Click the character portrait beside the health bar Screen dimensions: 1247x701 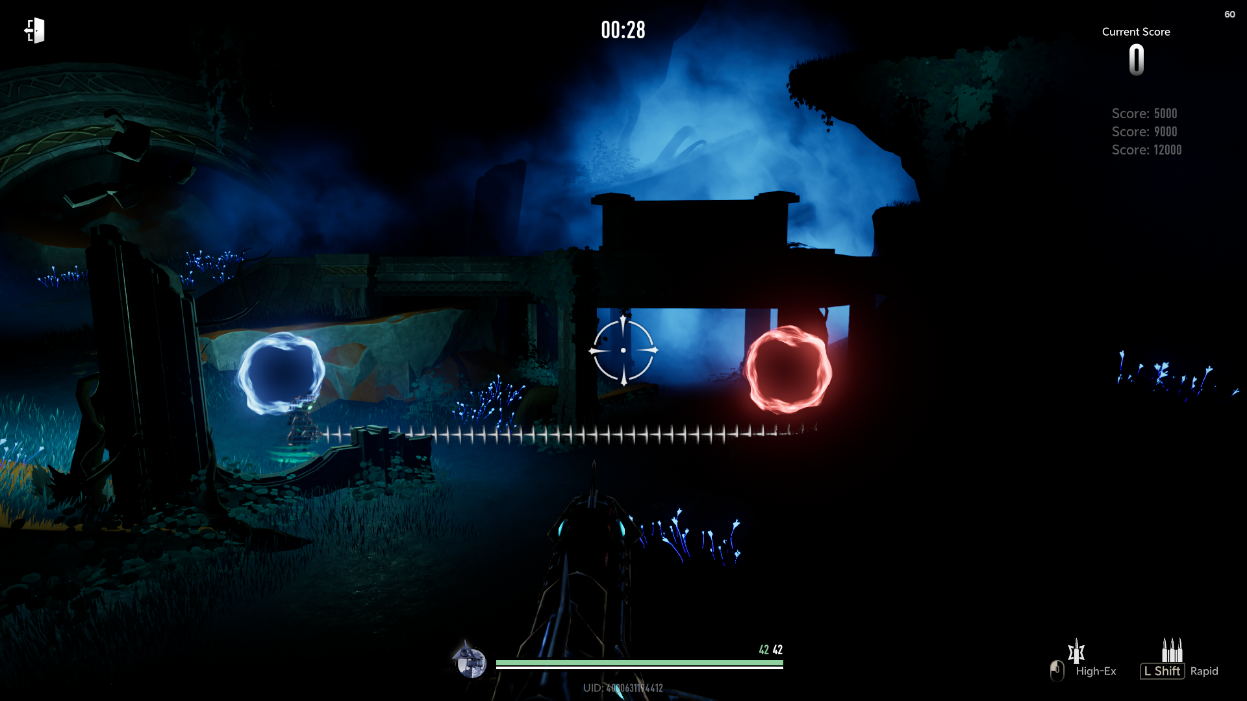(470, 661)
